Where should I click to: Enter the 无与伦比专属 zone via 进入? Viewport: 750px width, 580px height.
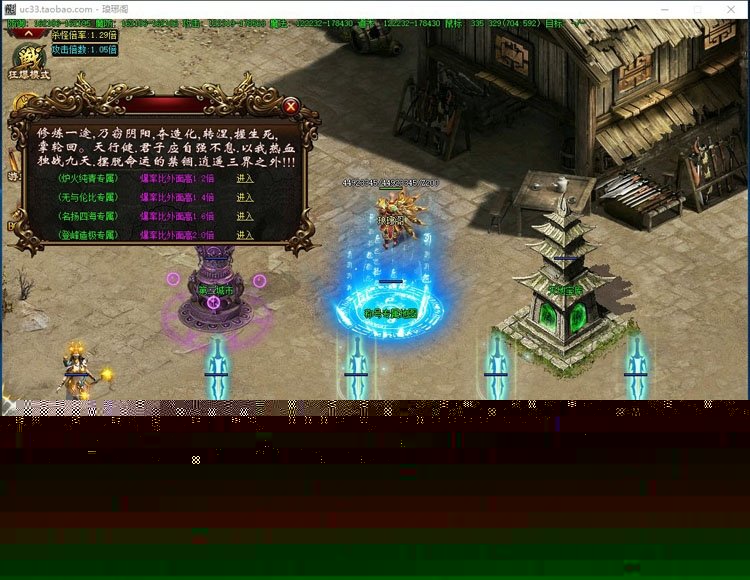coord(245,197)
